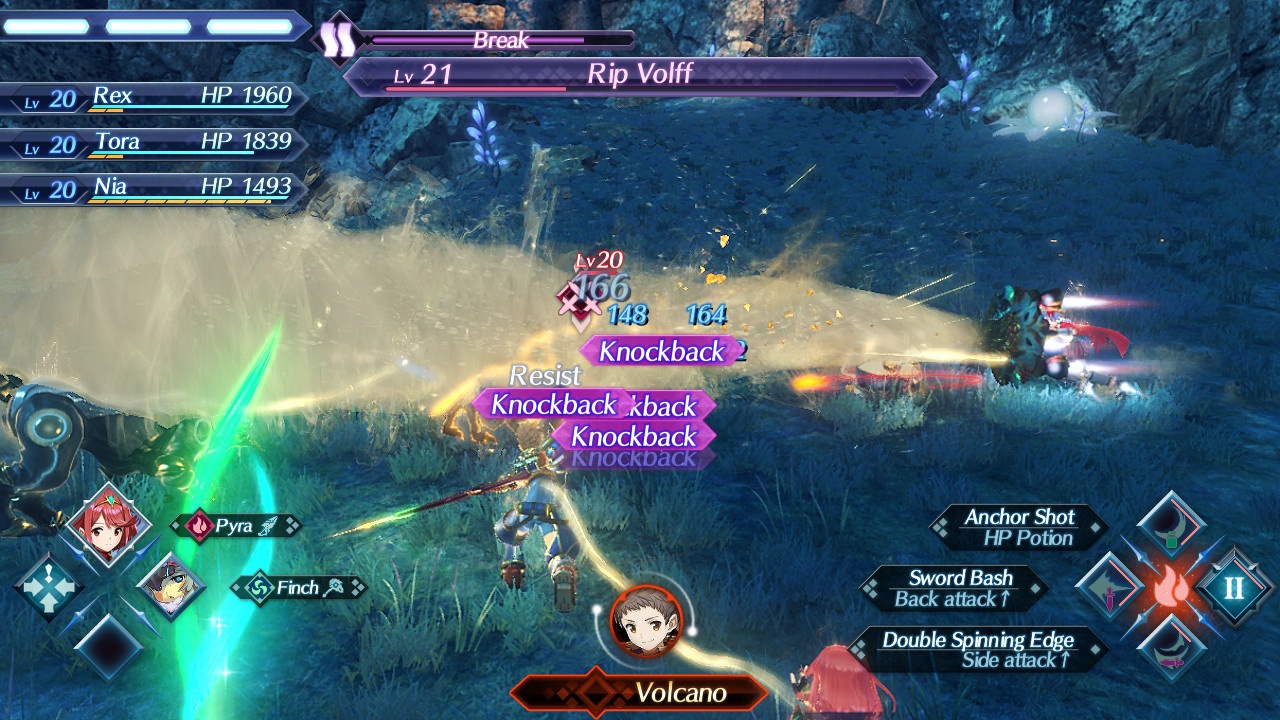Unleash the central fire special icon
Viewport: 1280px width, 720px height.
pos(1170,587)
